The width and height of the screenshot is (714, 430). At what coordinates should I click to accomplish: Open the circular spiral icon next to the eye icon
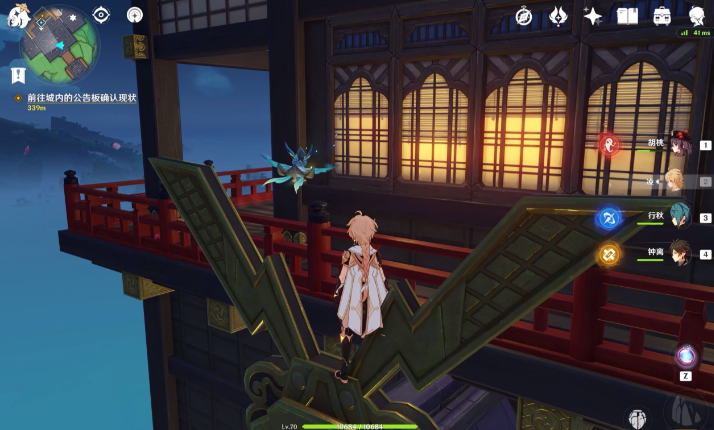tap(135, 15)
